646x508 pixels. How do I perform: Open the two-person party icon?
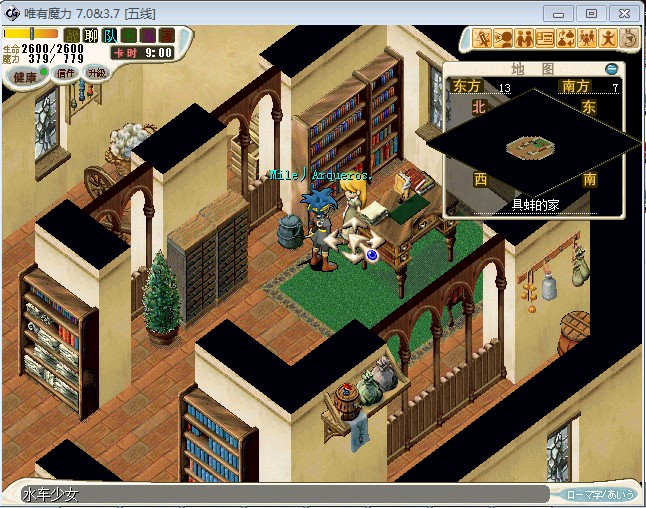pos(524,39)
